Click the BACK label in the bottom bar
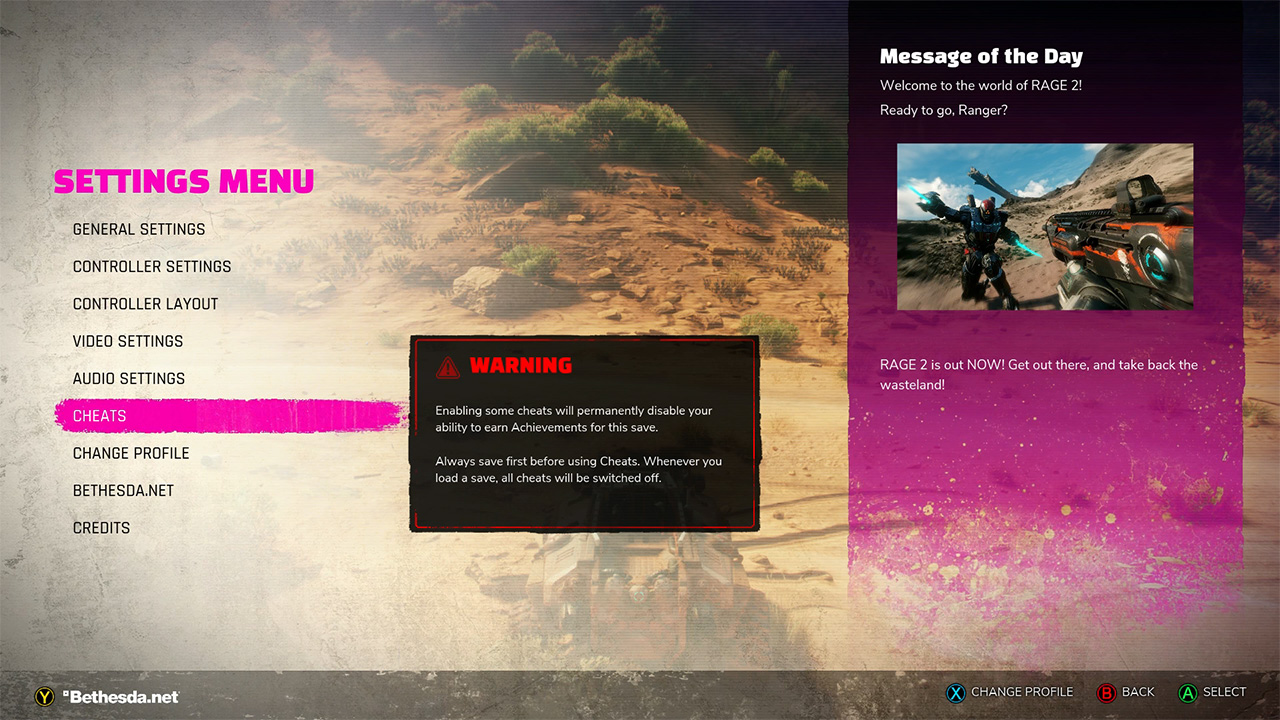This screenshot has height=720, width=1280. click(x=1137, y=692)
